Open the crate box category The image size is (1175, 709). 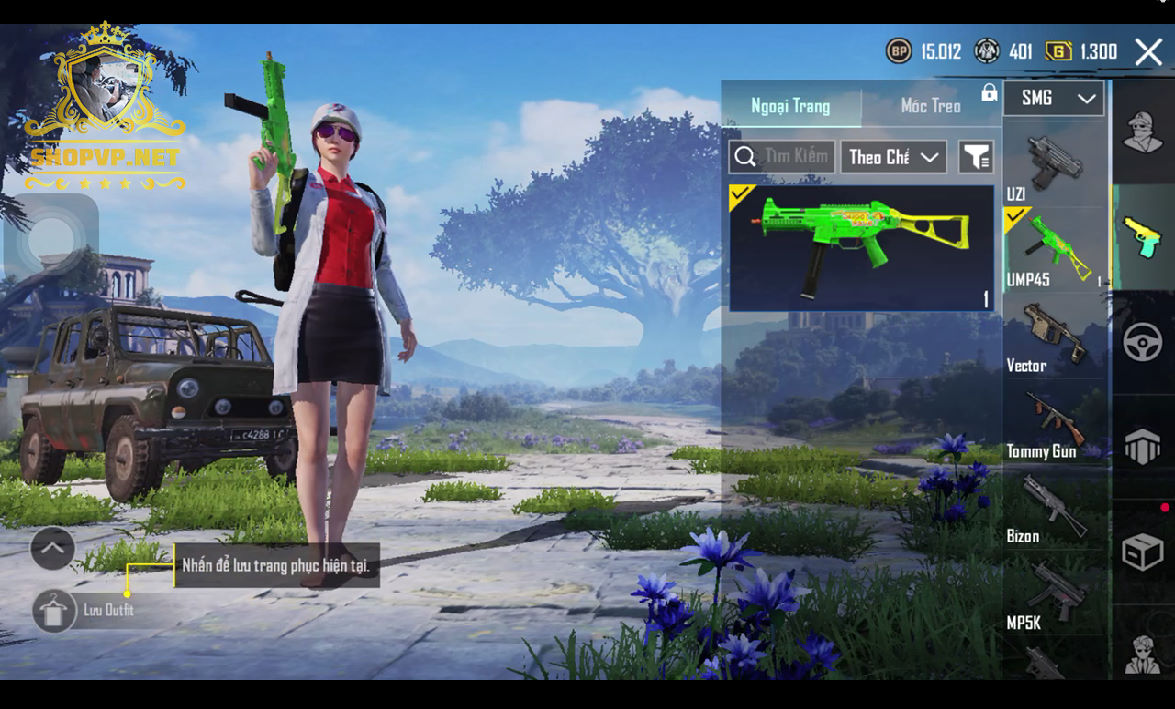tap(1143, 551)
